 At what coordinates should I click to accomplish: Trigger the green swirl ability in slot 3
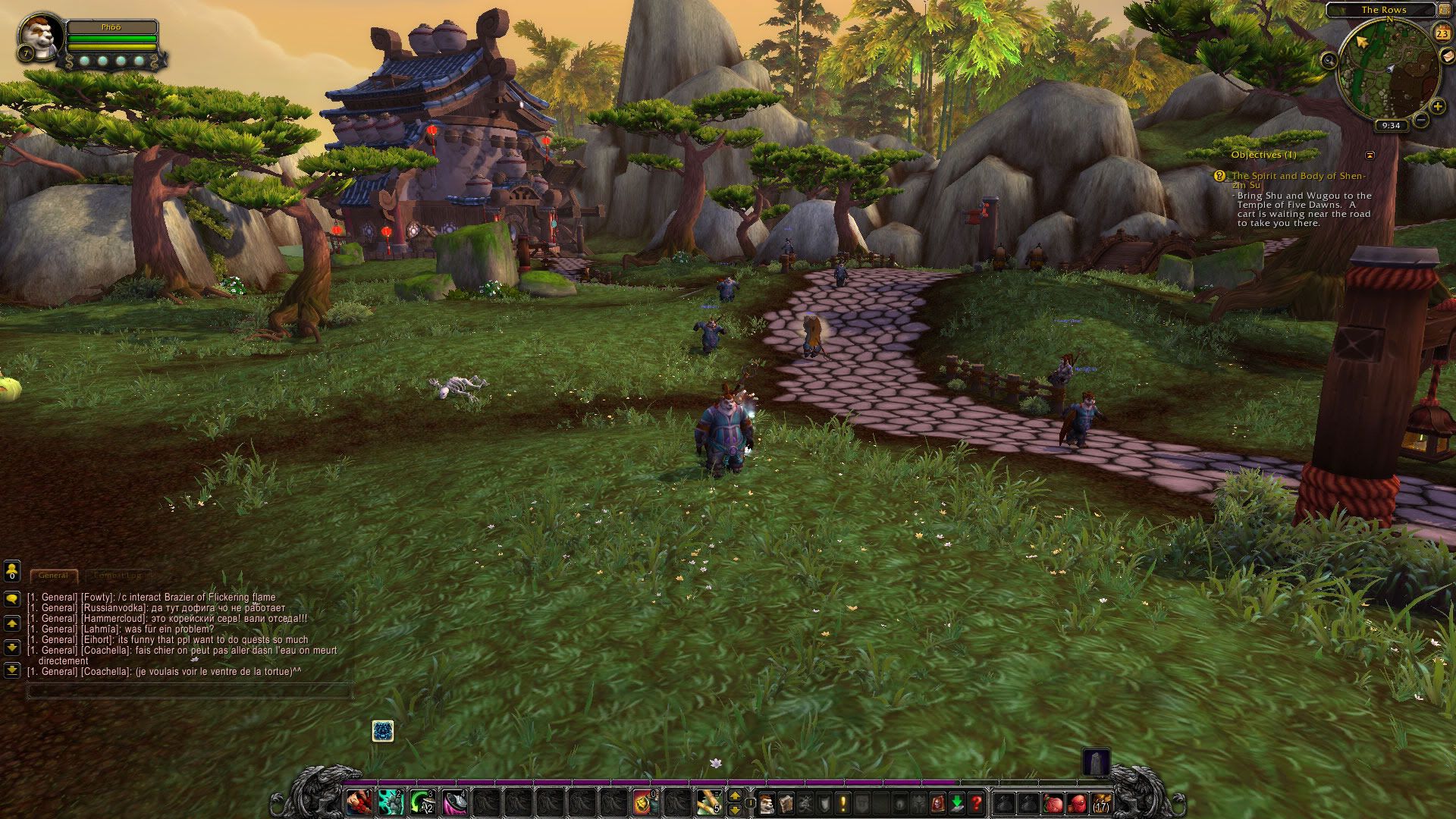(422, 802)
